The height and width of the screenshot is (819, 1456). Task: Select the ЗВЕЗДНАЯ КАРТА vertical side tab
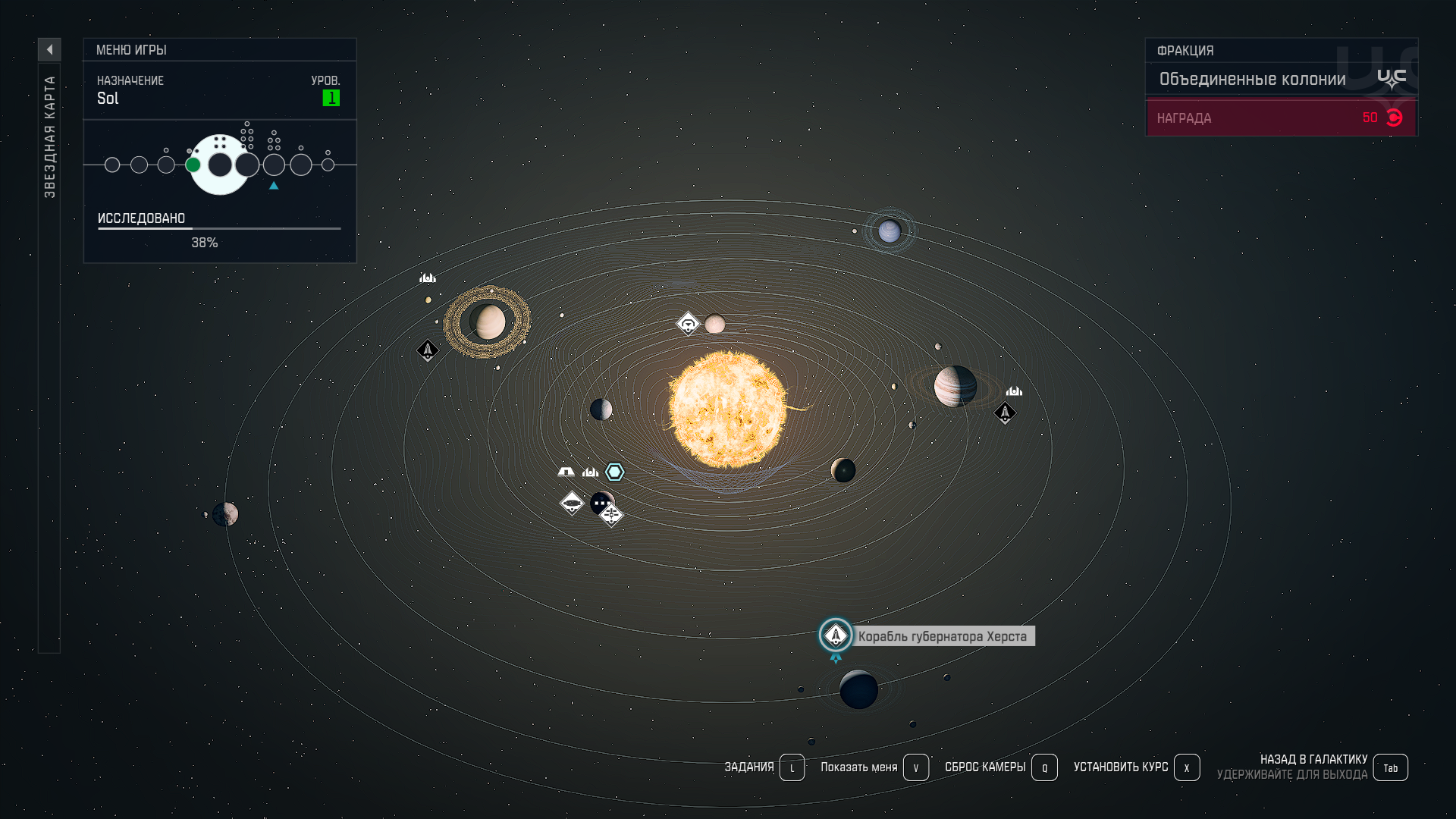click(49, 136)
